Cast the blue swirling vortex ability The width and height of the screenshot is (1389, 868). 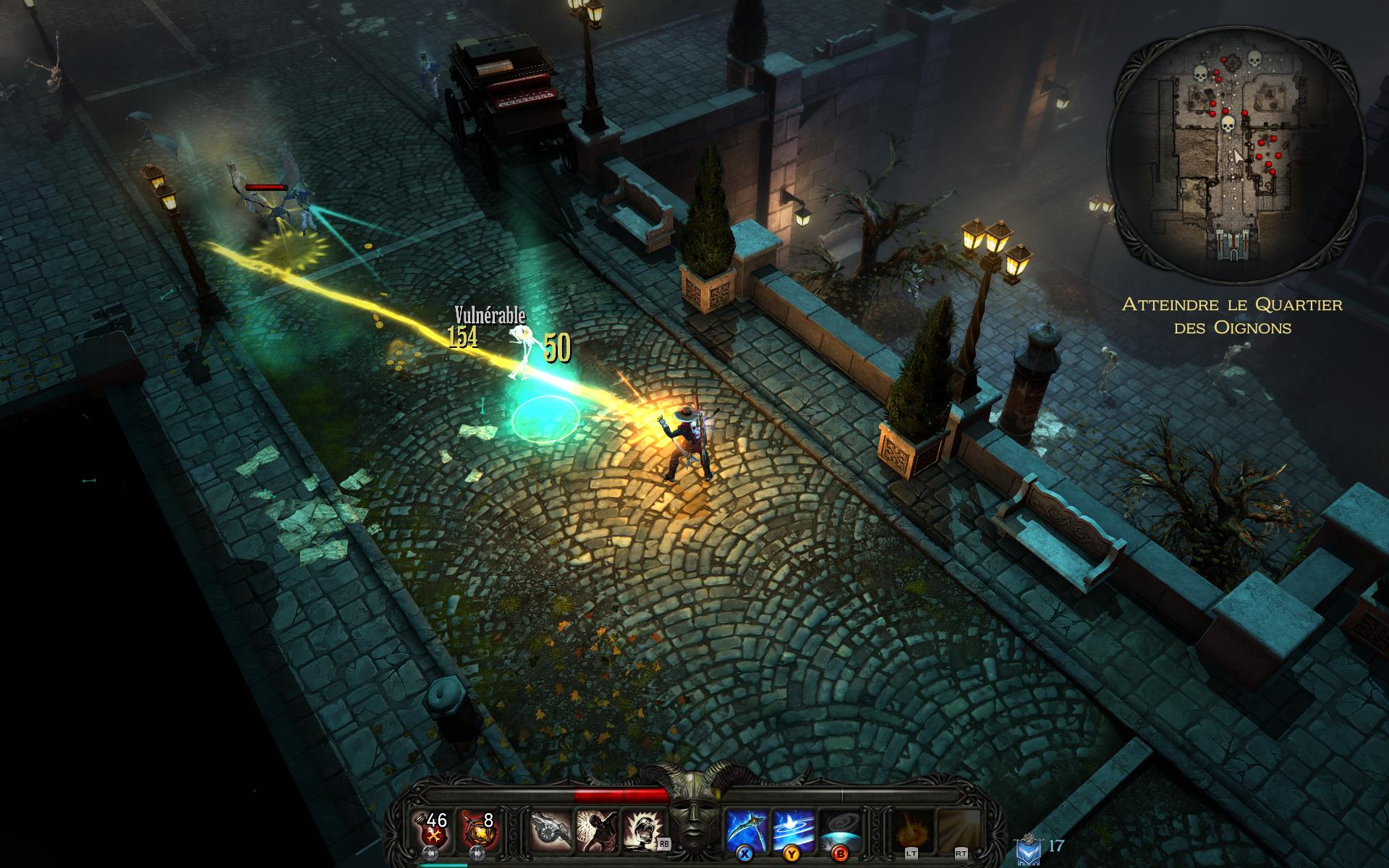794,830
